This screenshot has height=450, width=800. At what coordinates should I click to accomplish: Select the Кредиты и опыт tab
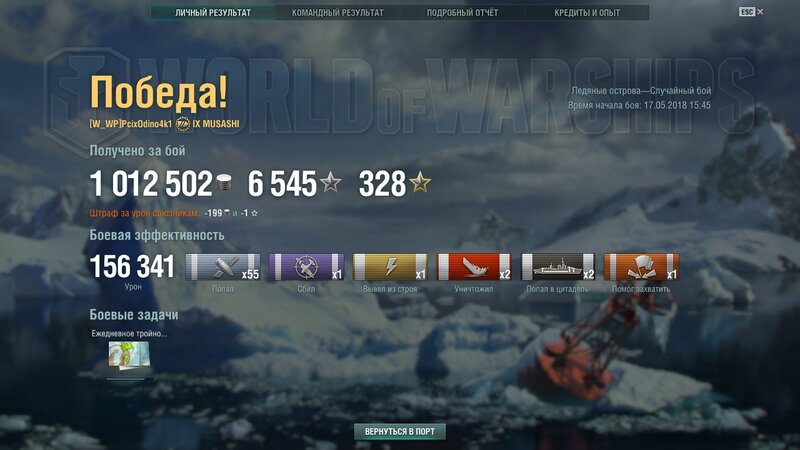click(x=587, y=13)
